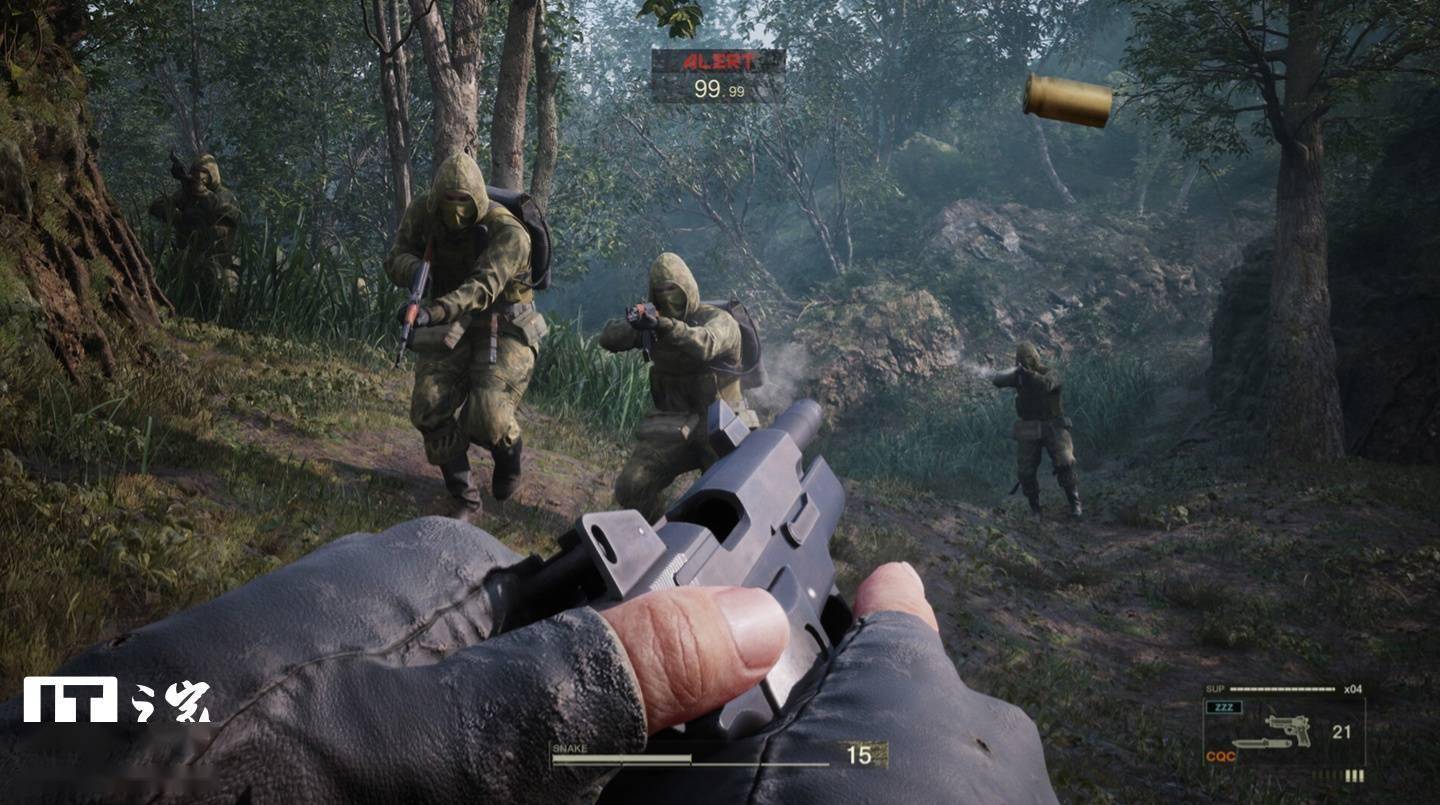Click the ZZZ tranquilizer ammo tag
The height and width of the screenshot is (805, 1440).
1225,707
